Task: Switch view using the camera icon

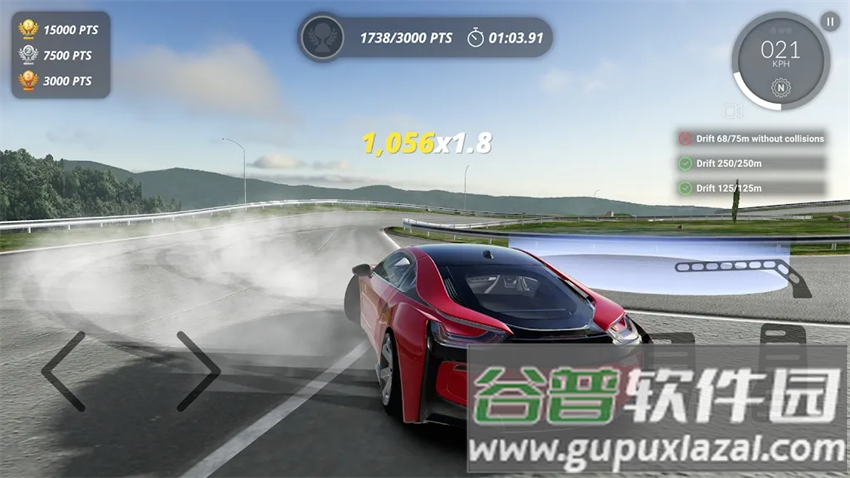Action: point(735,111)
